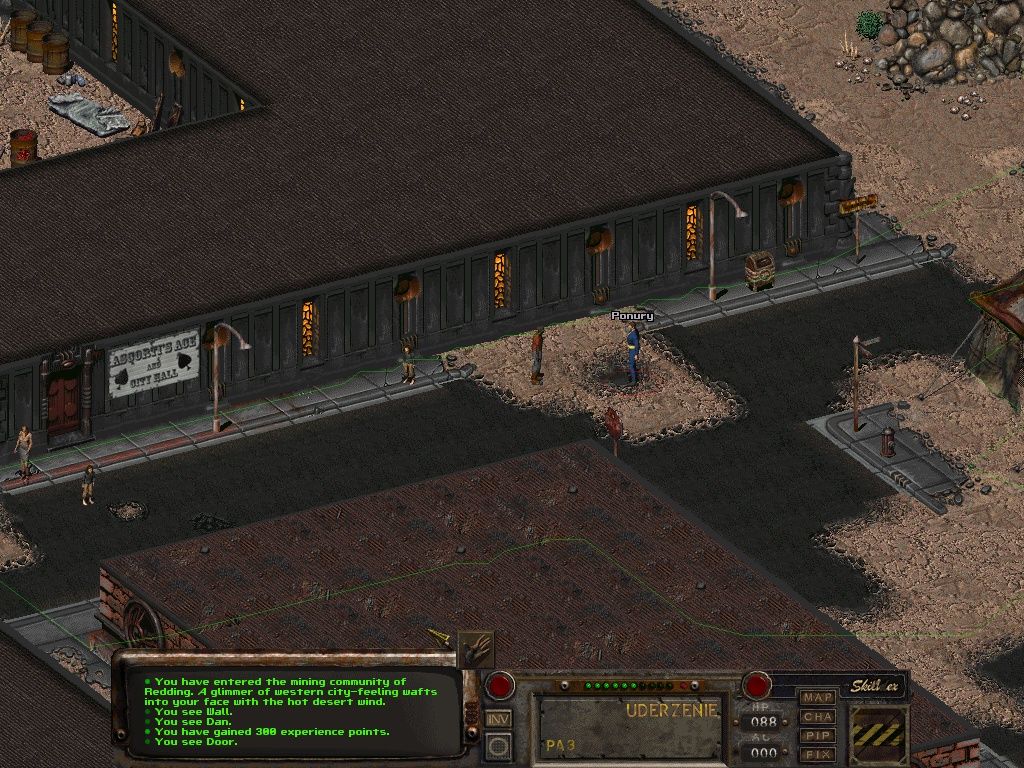Open the inventory with the INV button
Image resolution: width=1024 pixels, height=768 pixels.
click(x=497, y=718)
